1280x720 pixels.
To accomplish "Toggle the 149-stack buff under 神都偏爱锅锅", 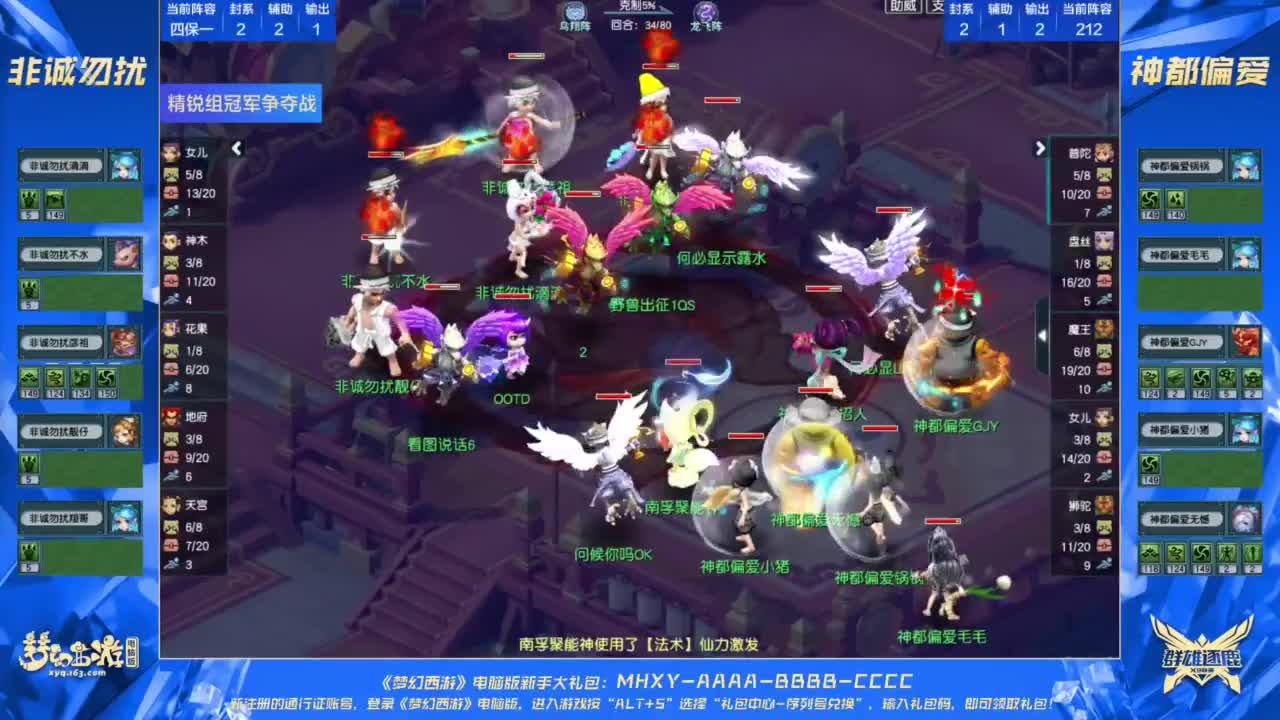I will point(1150,198).
